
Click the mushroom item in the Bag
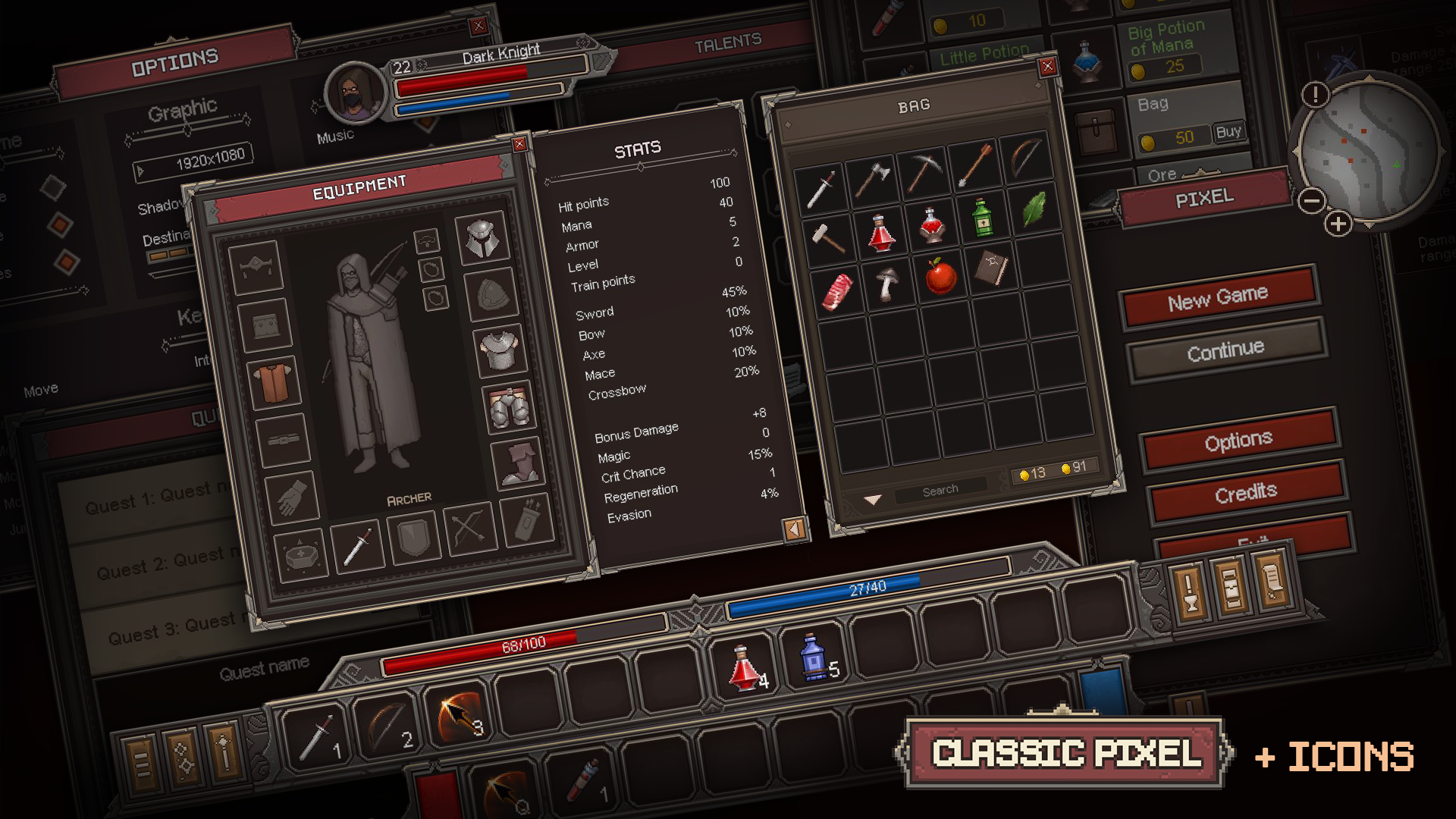pos(886,284)
